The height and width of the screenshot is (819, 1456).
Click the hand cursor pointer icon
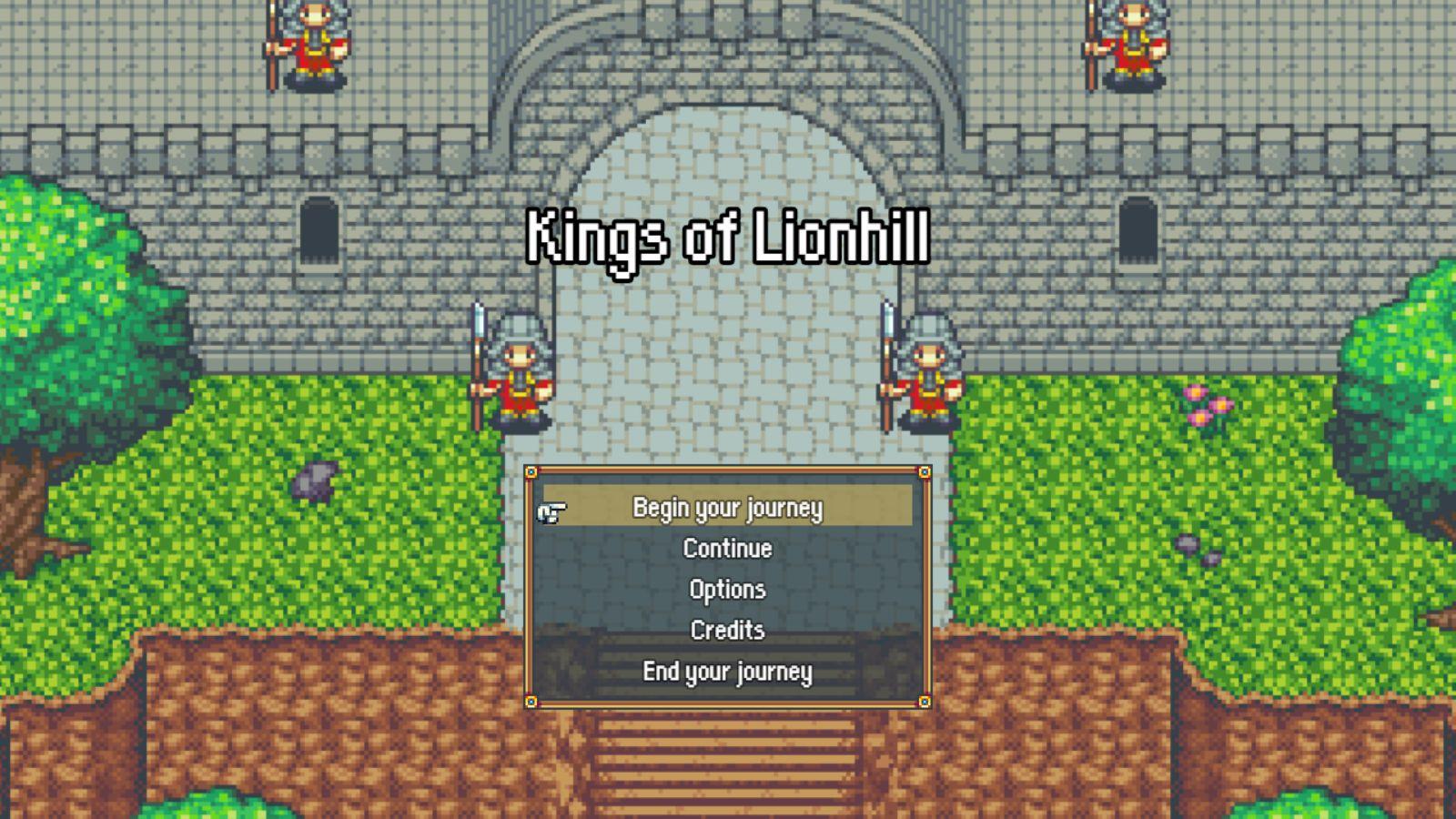tap(550, 512)
